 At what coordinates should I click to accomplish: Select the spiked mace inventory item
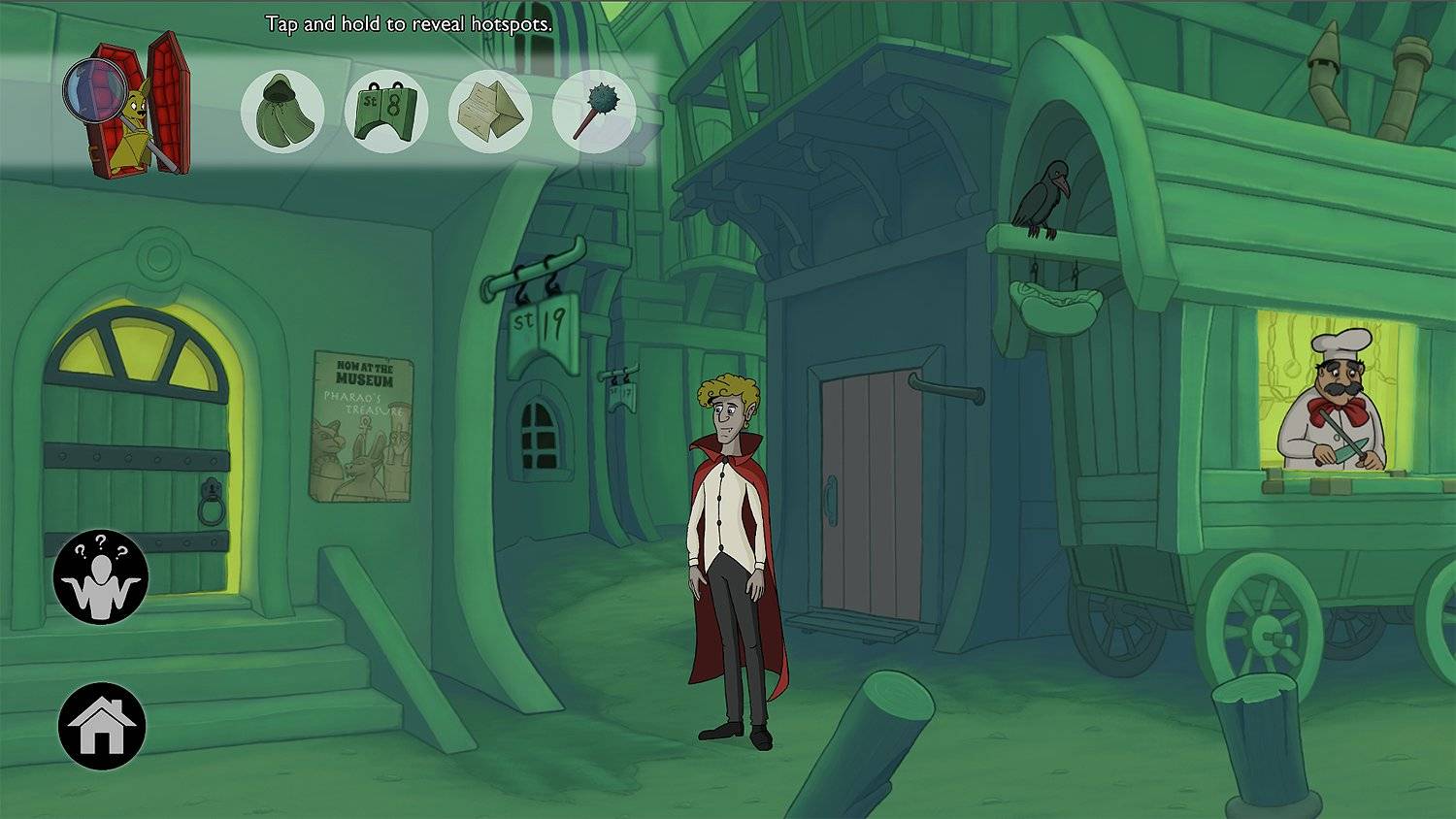pyautogui.click(x=595, y=111)
